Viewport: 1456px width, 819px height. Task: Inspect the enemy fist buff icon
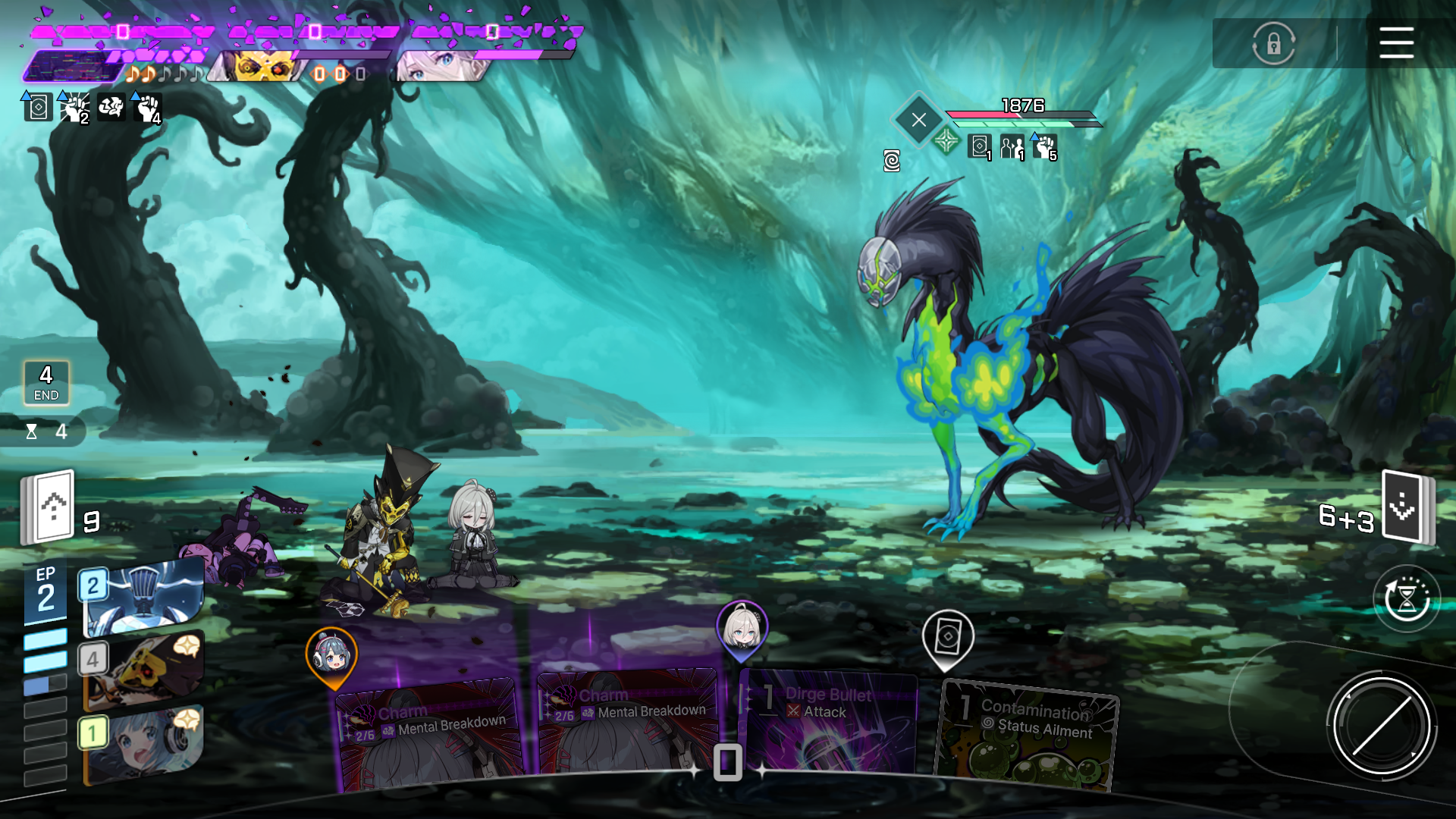(1045, 147)
